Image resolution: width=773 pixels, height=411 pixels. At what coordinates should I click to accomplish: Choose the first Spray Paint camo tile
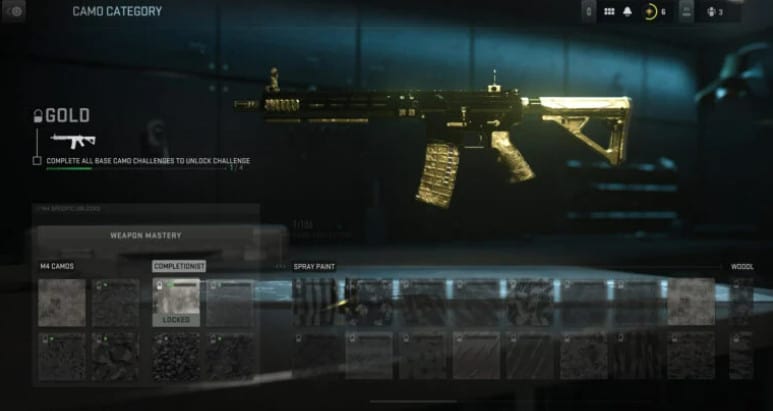point(316,302)
